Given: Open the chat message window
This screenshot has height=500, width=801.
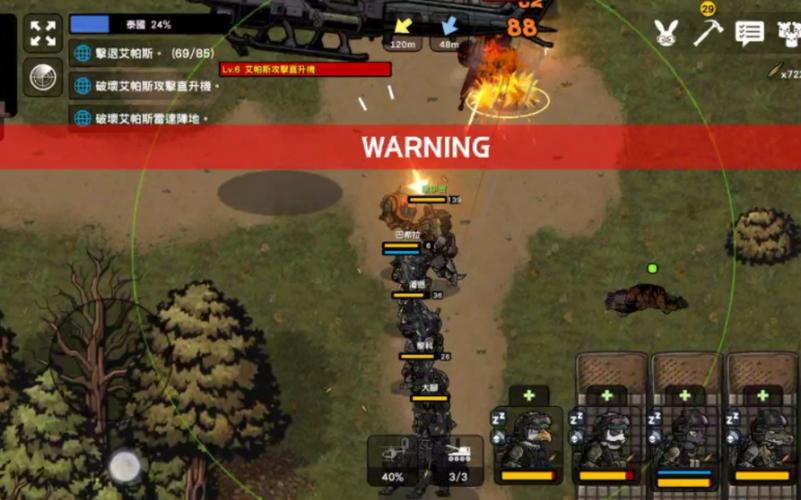Looking at the screenshot, I should click(749, 32).
